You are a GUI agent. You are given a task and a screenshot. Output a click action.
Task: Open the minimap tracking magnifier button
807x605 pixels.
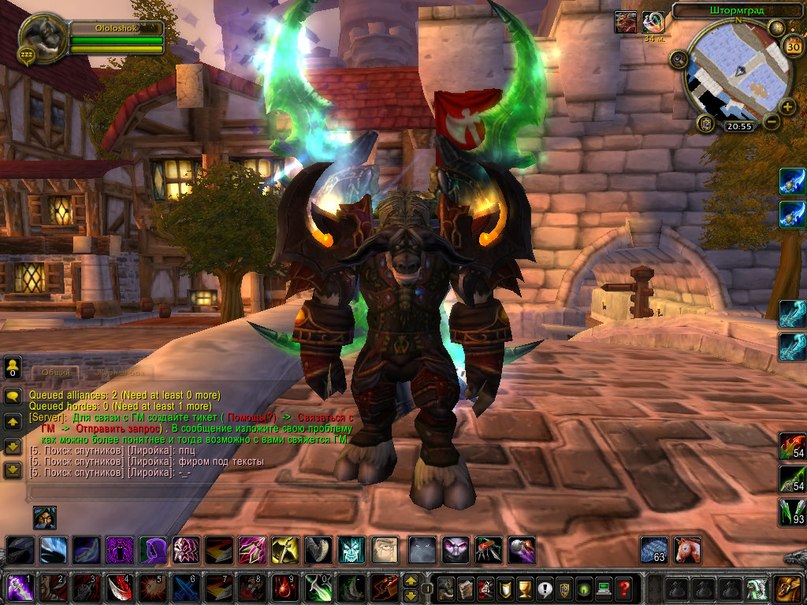click(x=678, y=59)
